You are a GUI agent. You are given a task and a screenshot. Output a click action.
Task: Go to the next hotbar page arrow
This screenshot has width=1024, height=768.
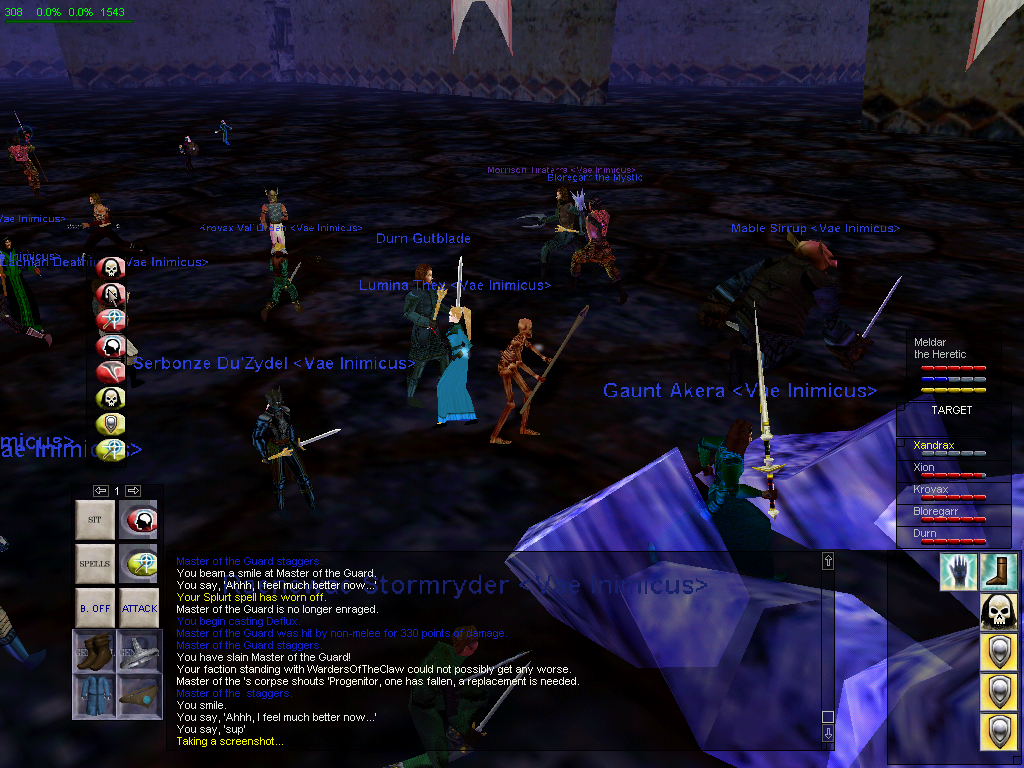[x=133, y=490]
